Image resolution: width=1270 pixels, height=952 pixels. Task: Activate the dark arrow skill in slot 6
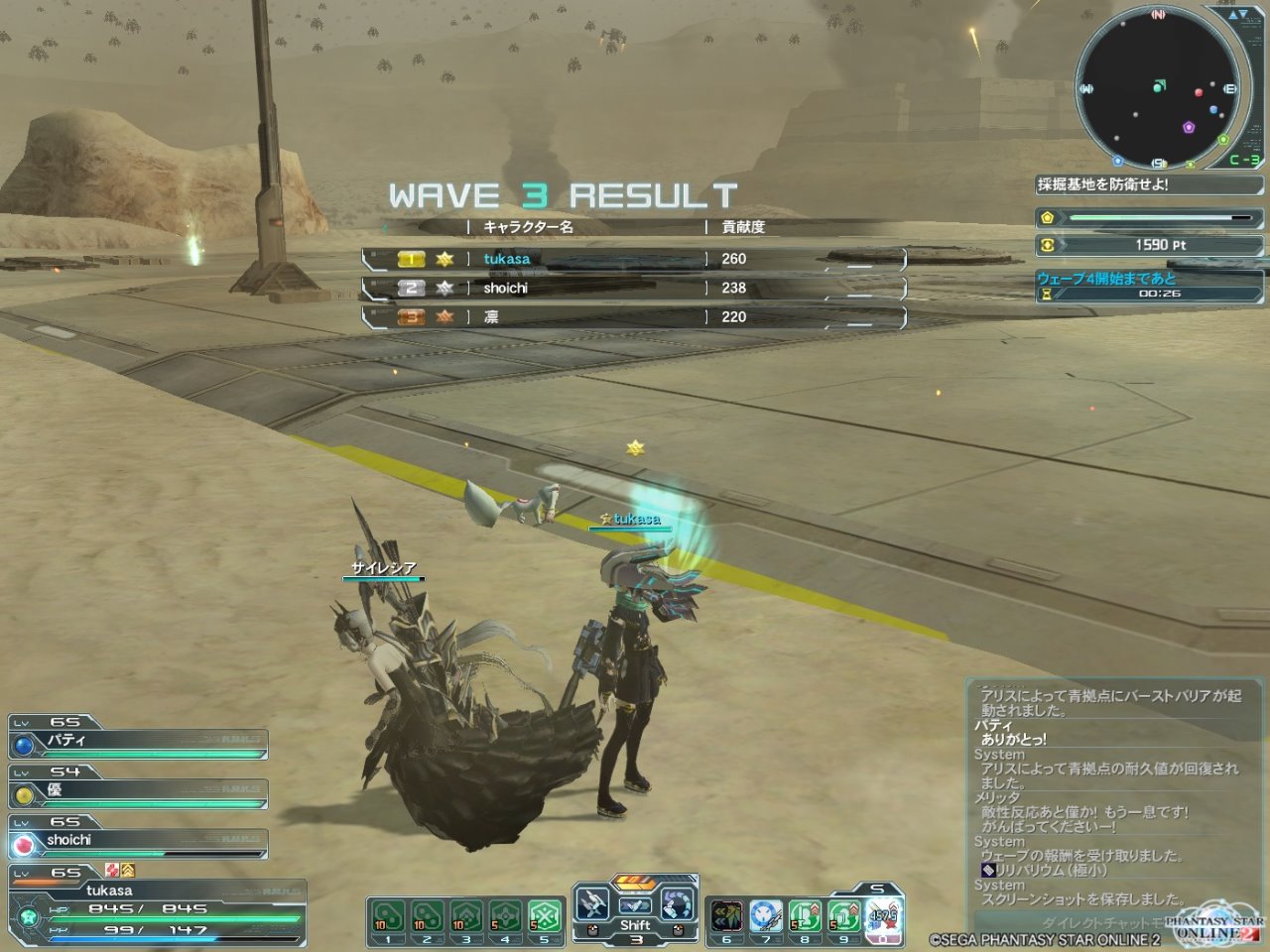(x=727, y=916)
